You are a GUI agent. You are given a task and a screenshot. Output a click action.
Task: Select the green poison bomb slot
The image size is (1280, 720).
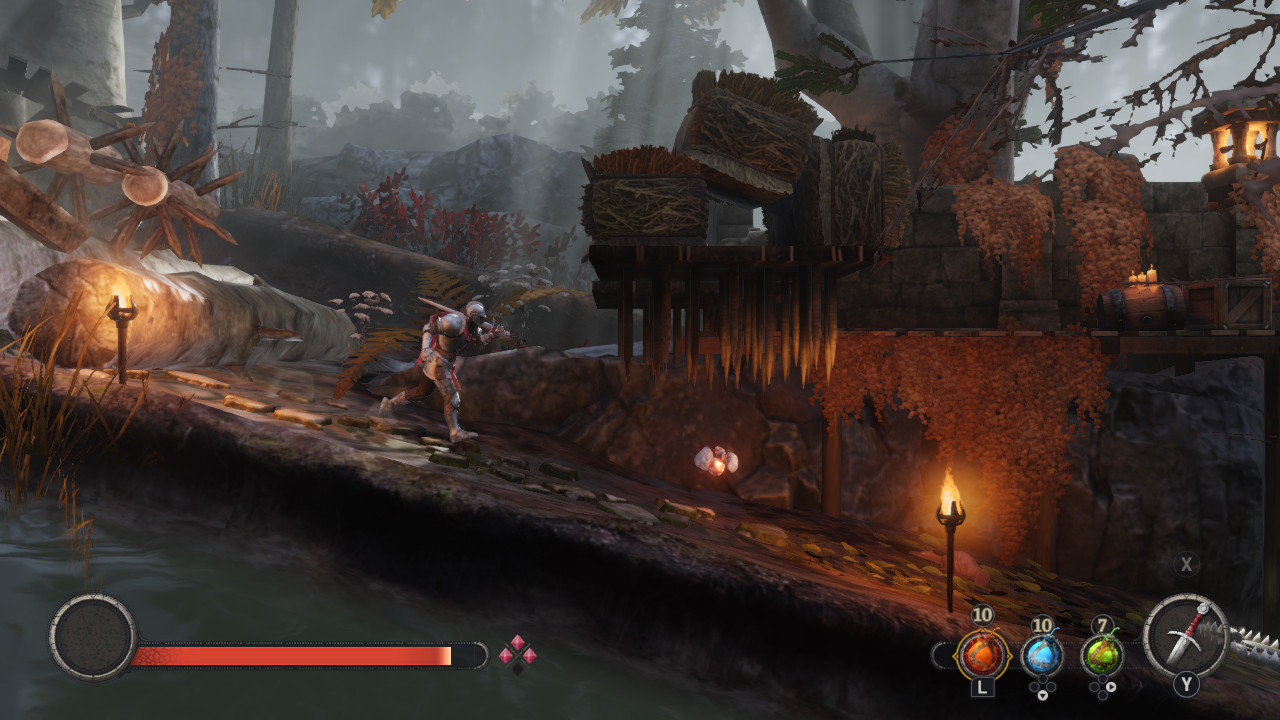pos(1102,655)
